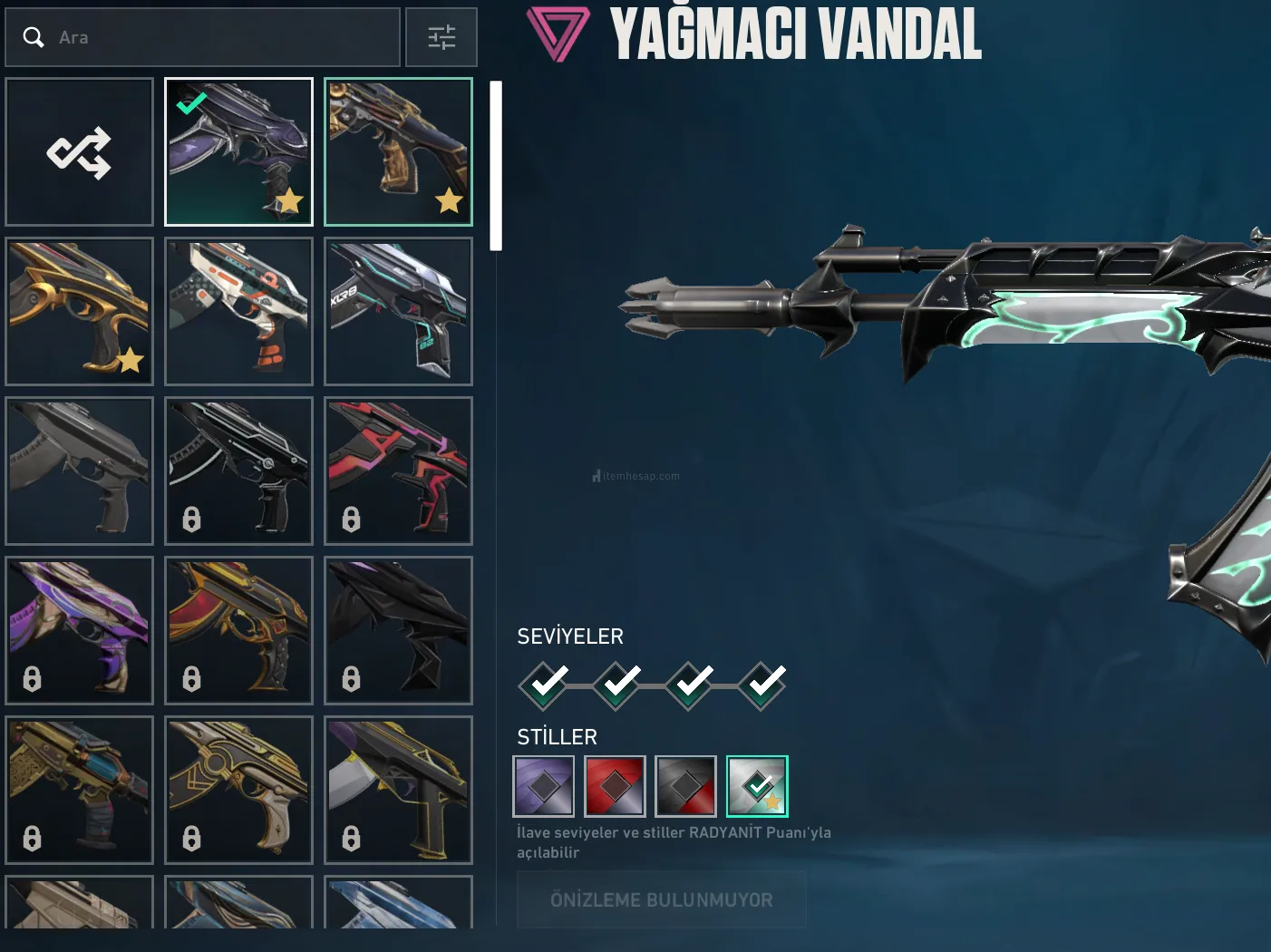This screenshot has width=1271, height=952.
Task: Switch to the red style variant
Action: click(x=615, y=786)
